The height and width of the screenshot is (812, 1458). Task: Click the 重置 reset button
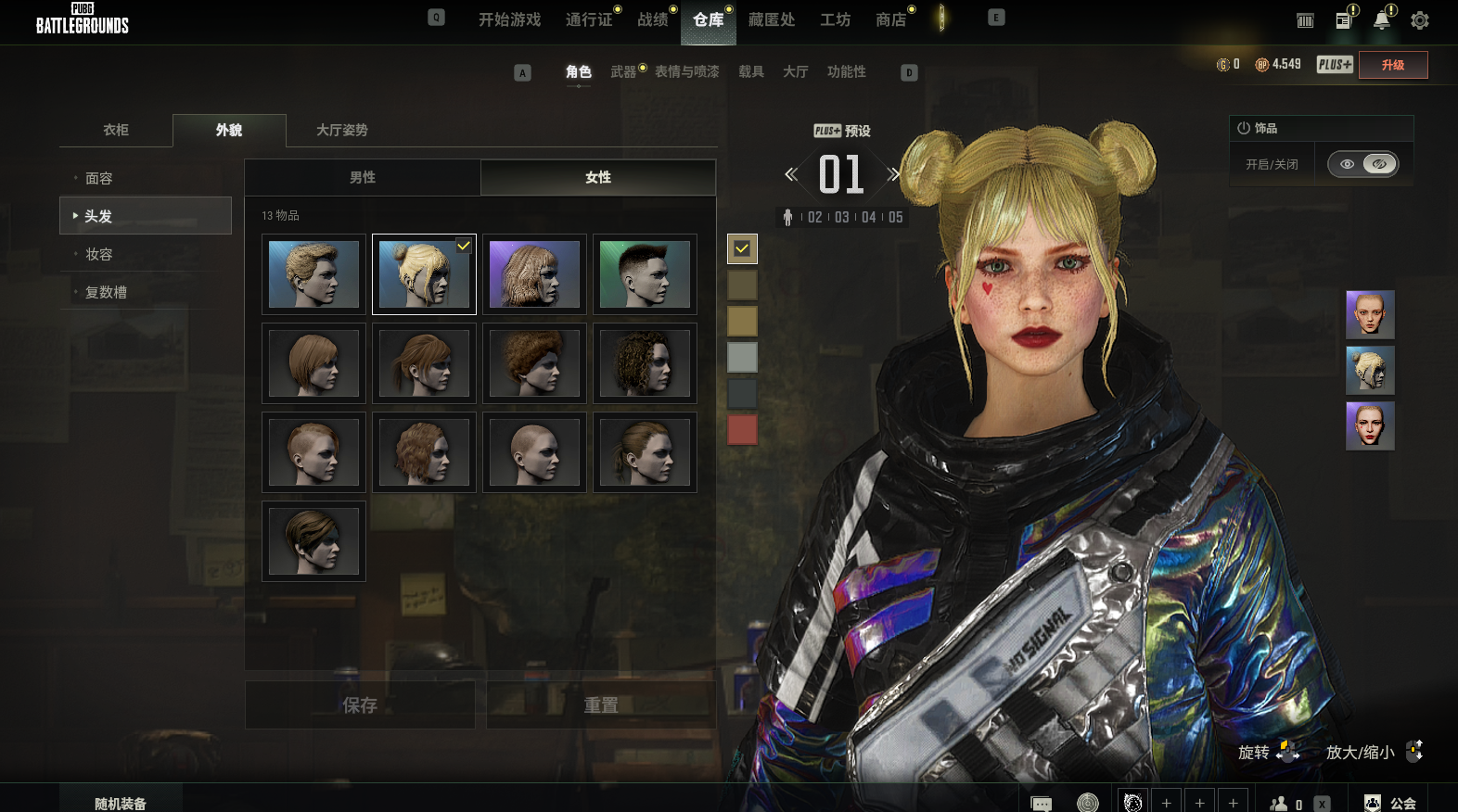(x=601, y=705)
